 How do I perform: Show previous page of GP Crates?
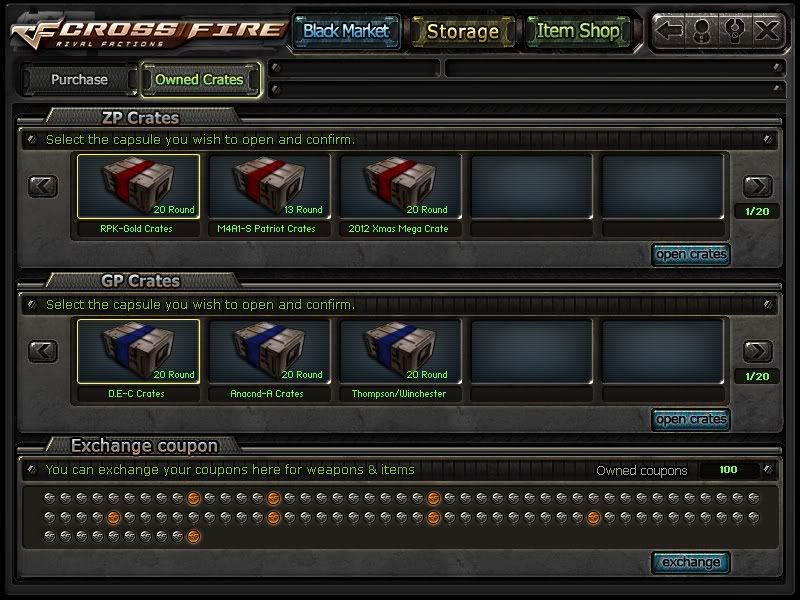click(x=42, y=351)
